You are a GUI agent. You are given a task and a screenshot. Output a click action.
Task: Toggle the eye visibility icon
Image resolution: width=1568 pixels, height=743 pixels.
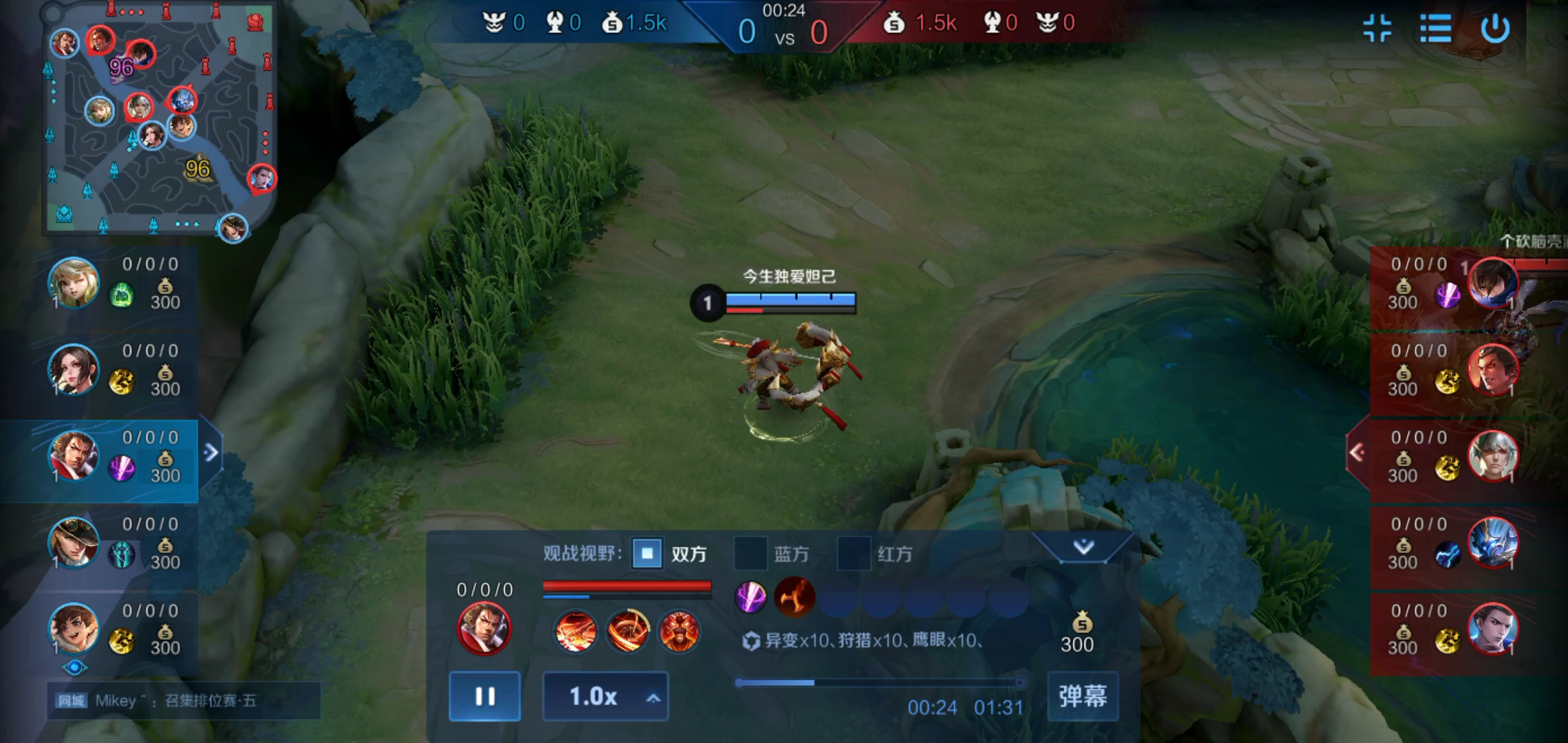point(74,667)
